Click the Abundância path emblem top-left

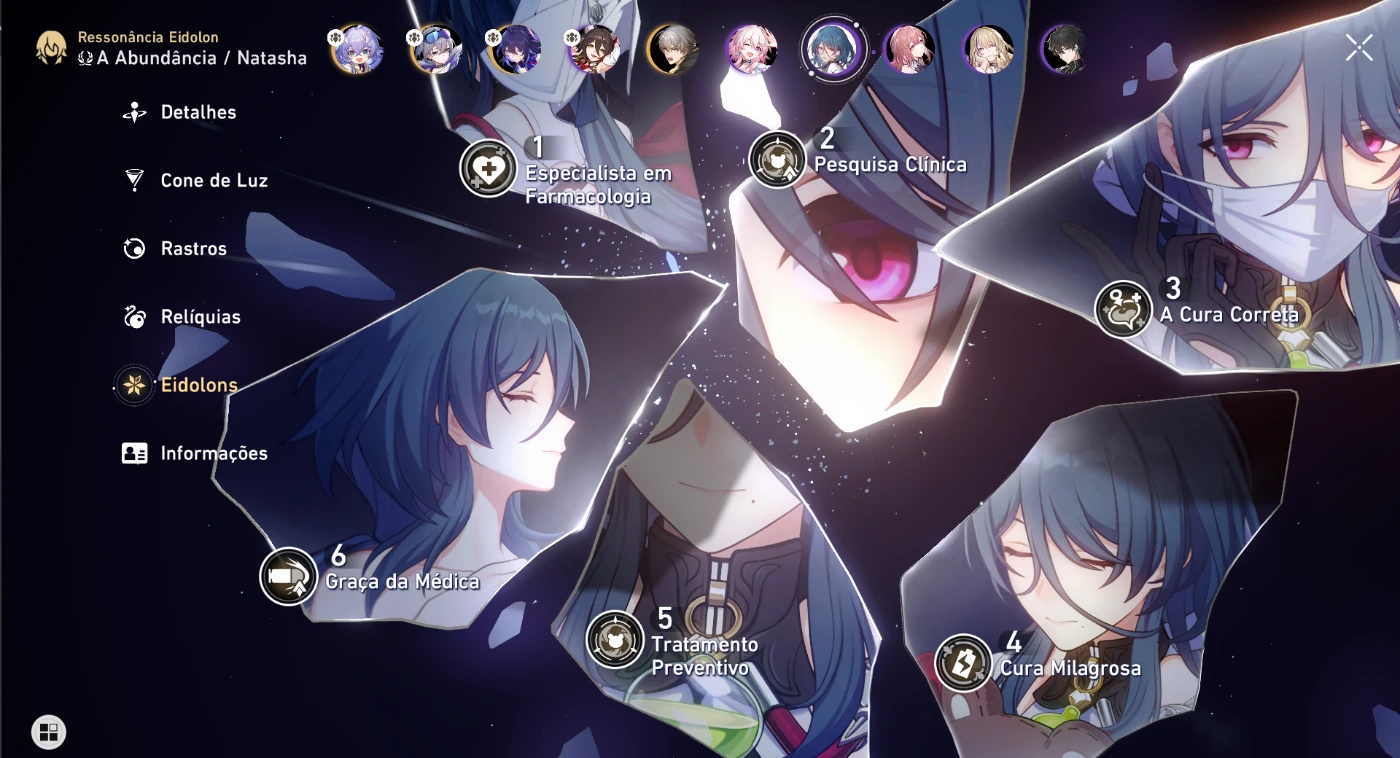pos(49,46)
